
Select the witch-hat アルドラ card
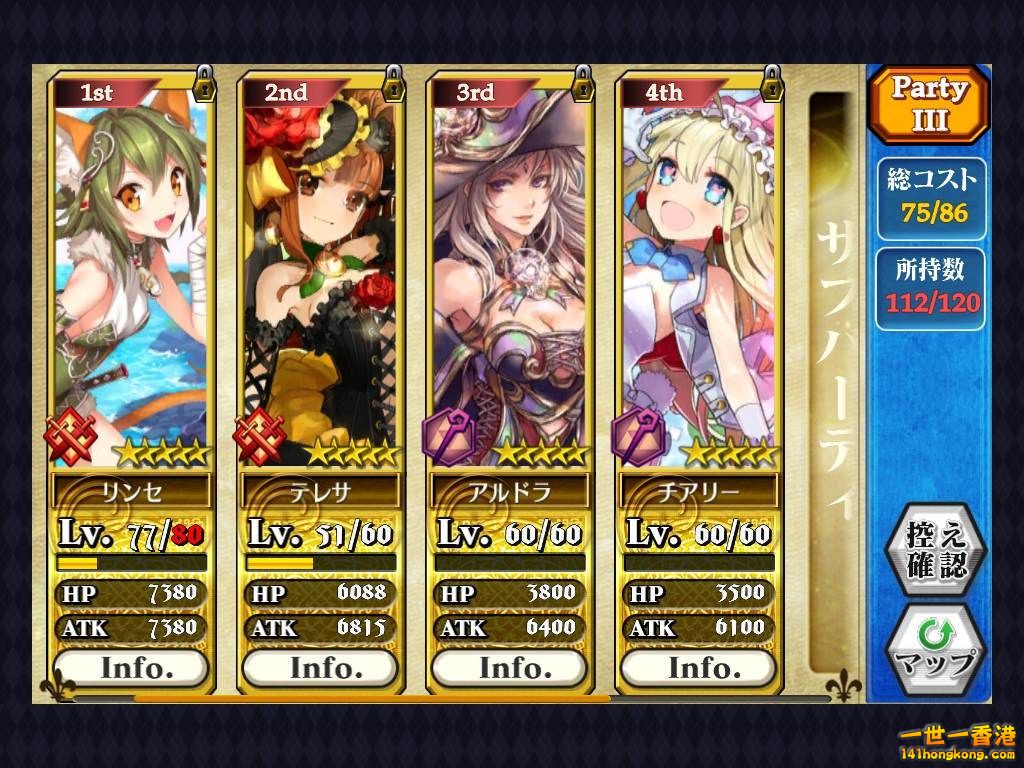pyautogui.click(x=509, y=270)
